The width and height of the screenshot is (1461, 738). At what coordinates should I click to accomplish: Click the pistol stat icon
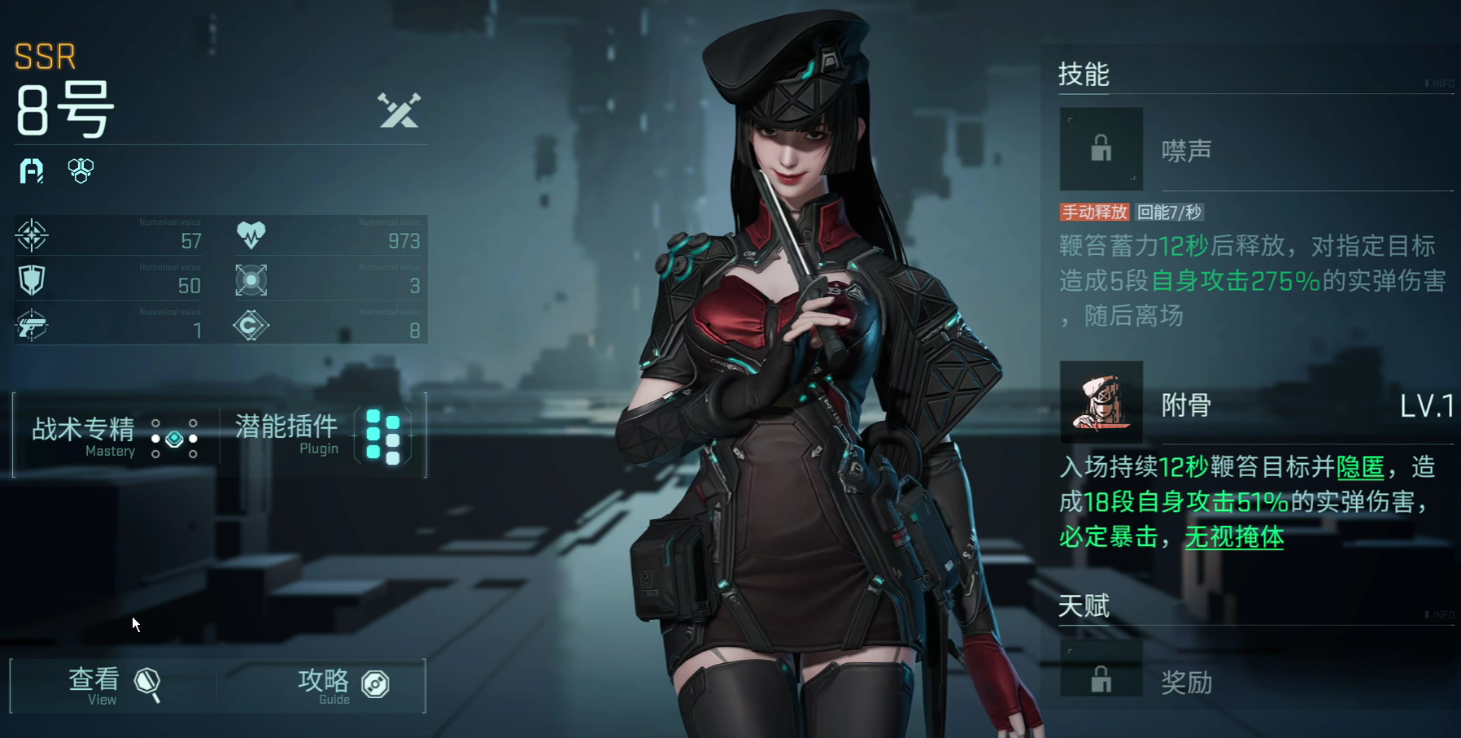(32, 327)
